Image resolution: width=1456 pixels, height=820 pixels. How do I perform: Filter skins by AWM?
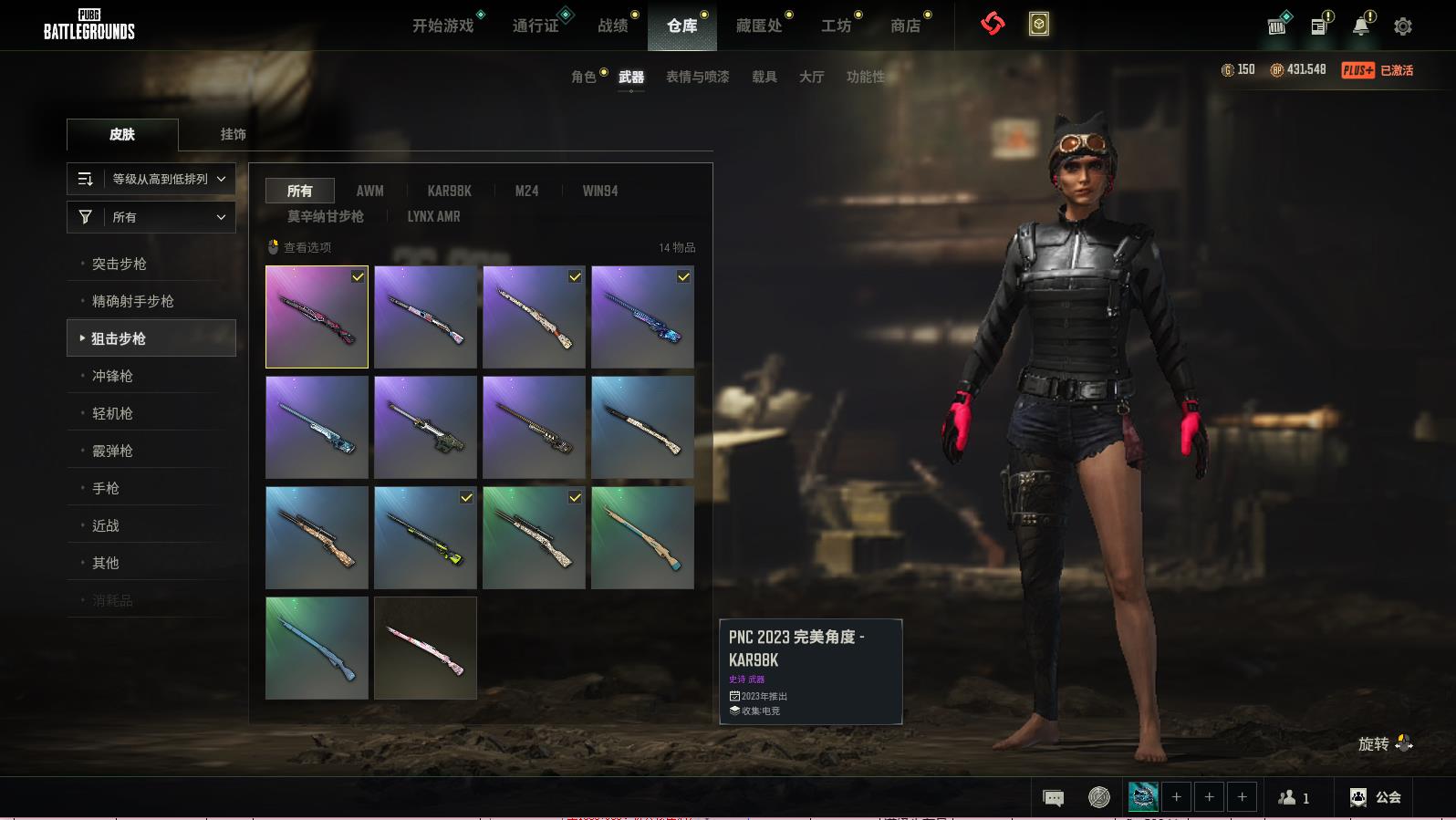[x=369, y=191]
